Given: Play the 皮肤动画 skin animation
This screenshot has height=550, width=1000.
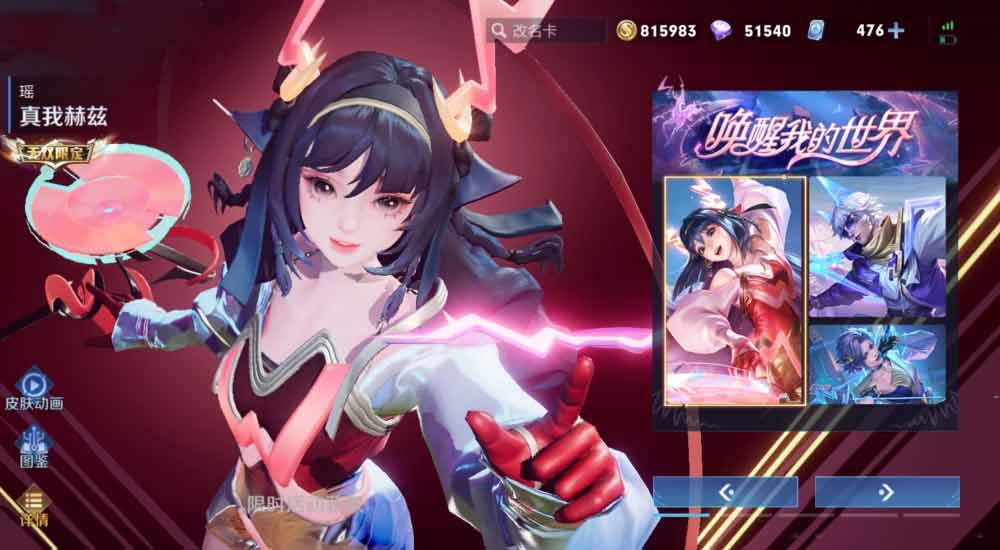Looking at the screenshot, I should pyautogui.click(x=33, y=387).
